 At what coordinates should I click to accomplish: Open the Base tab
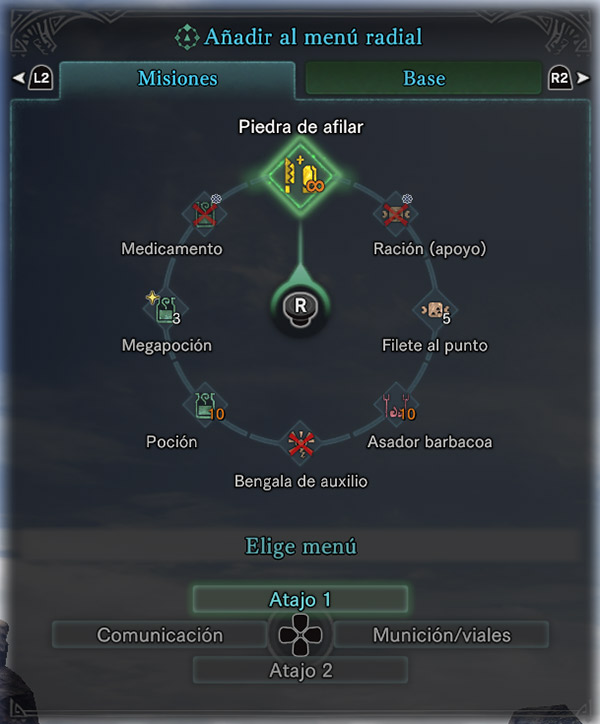tap(424, 79)
